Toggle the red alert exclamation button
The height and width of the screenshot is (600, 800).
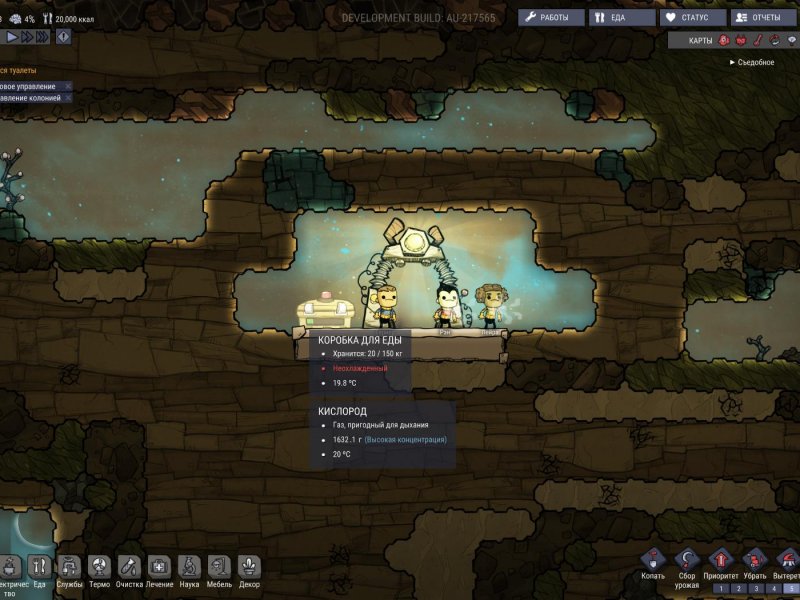(x=63, y=36)
